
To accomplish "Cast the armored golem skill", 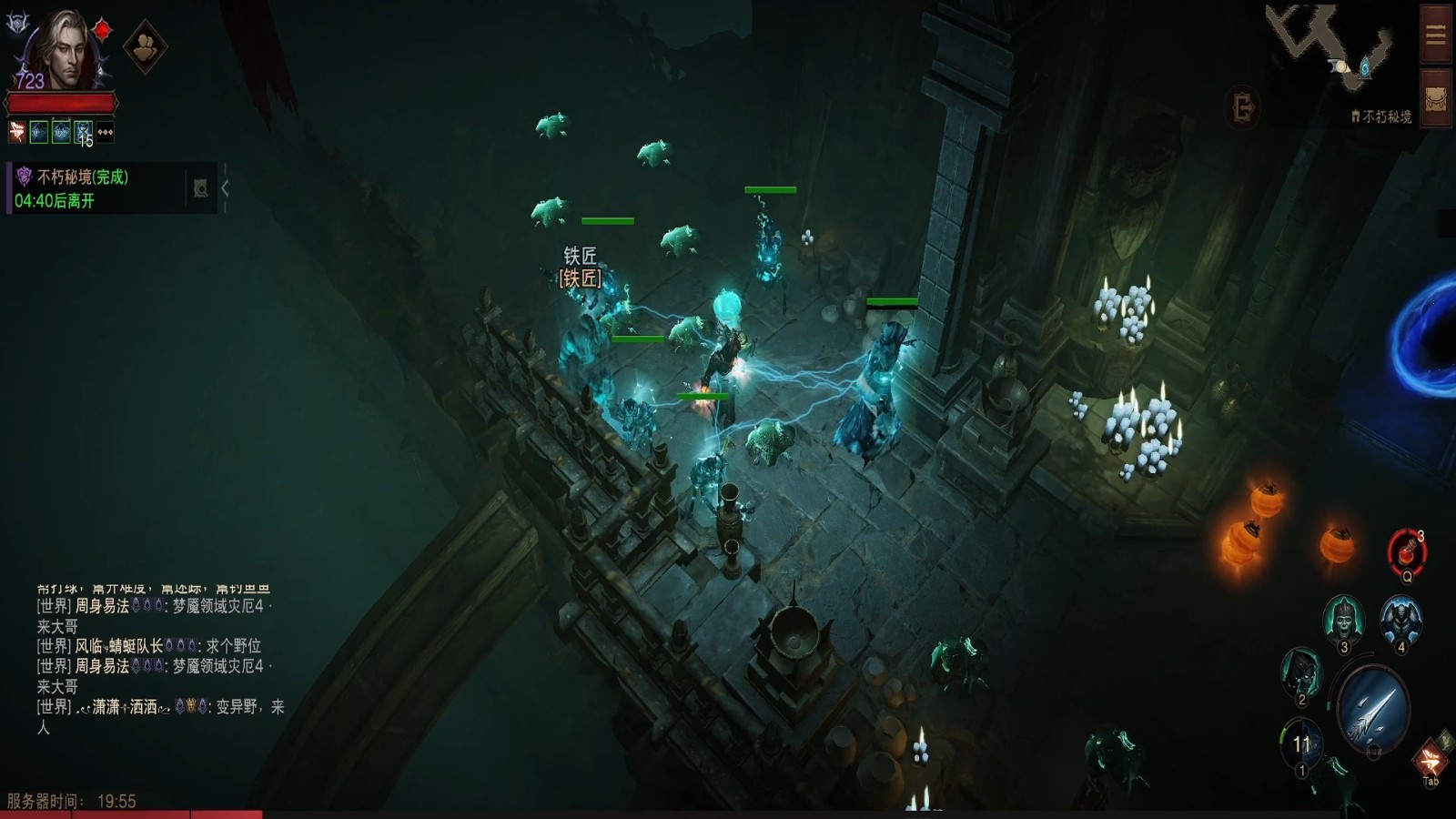I will tap(1400, 621).
